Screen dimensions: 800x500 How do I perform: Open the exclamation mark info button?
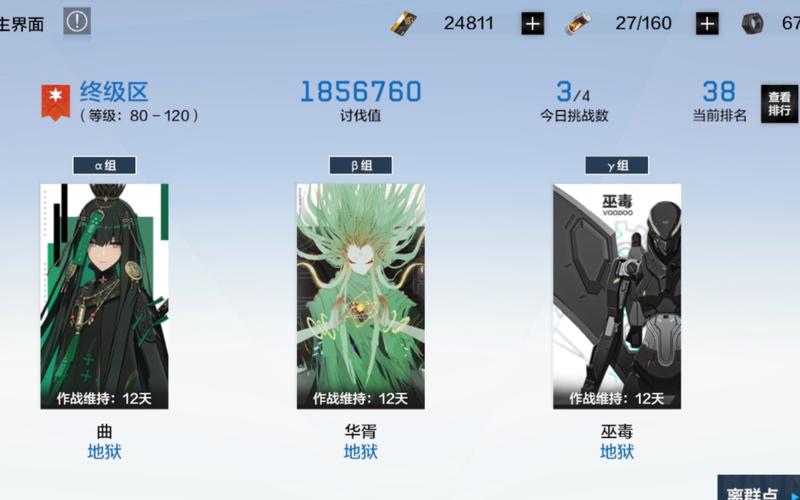click(77, 22)
